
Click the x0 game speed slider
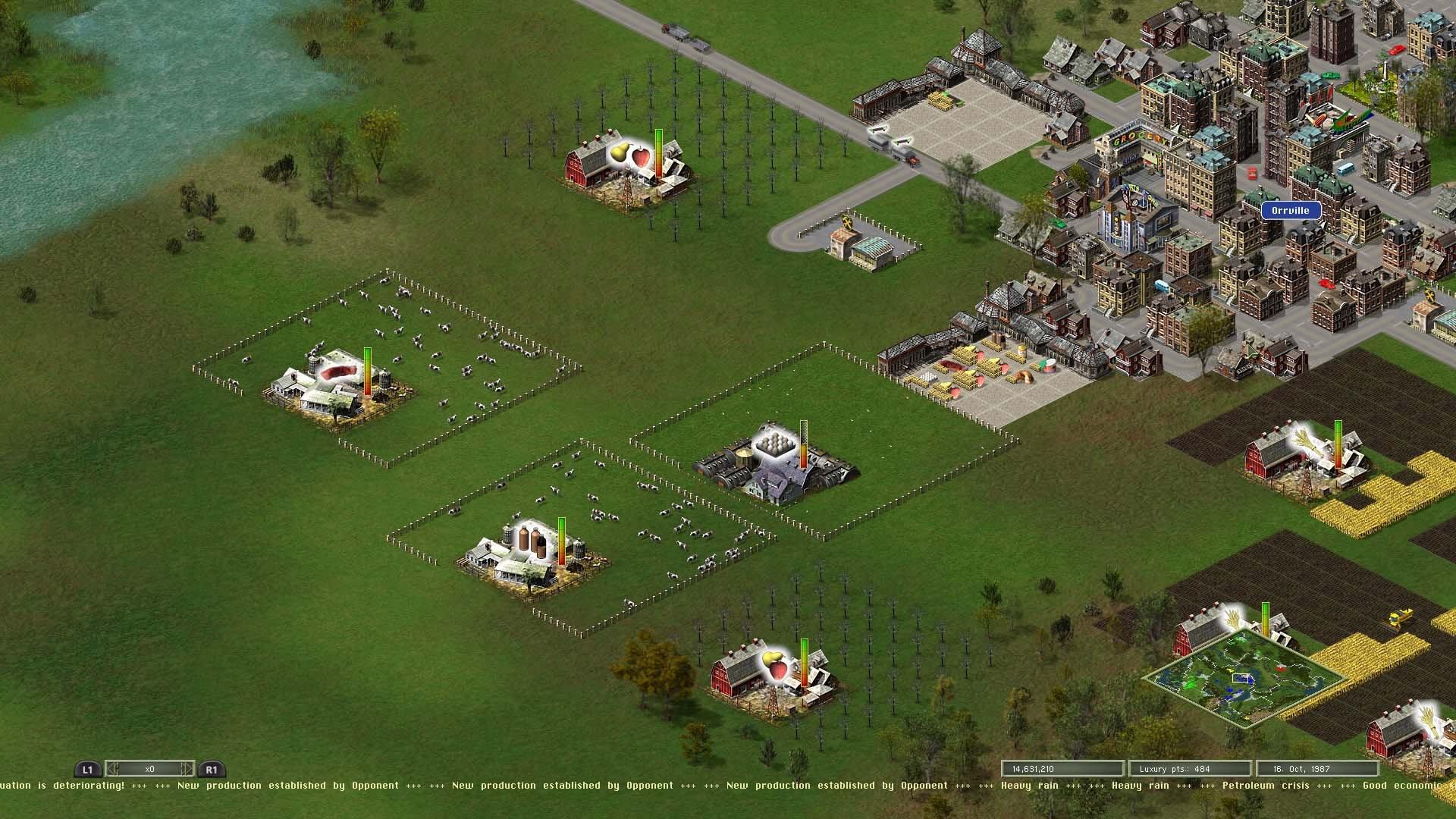pyautogui.click(x=152, y=768)
